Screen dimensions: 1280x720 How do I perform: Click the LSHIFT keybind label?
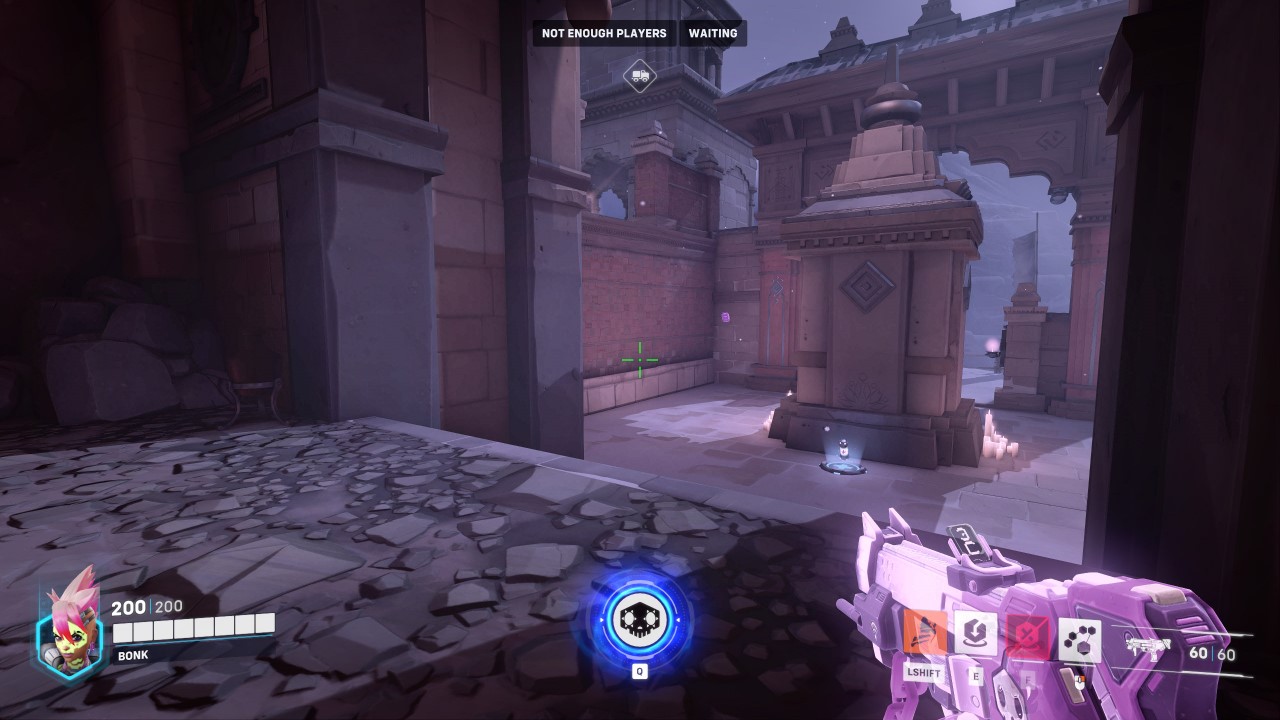point(924,674)
